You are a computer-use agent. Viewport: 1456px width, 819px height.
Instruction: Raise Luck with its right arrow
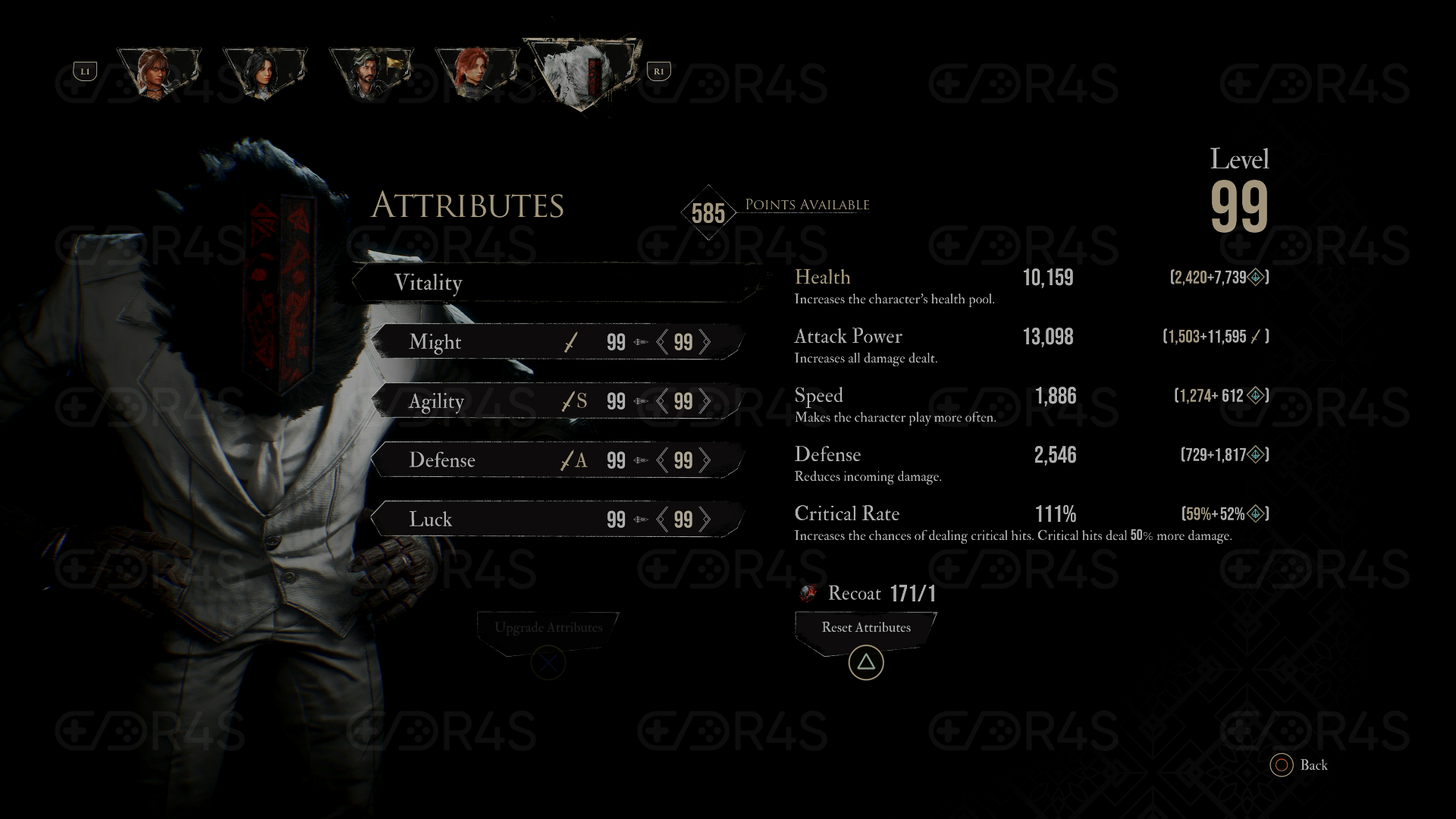pos(705,519)
